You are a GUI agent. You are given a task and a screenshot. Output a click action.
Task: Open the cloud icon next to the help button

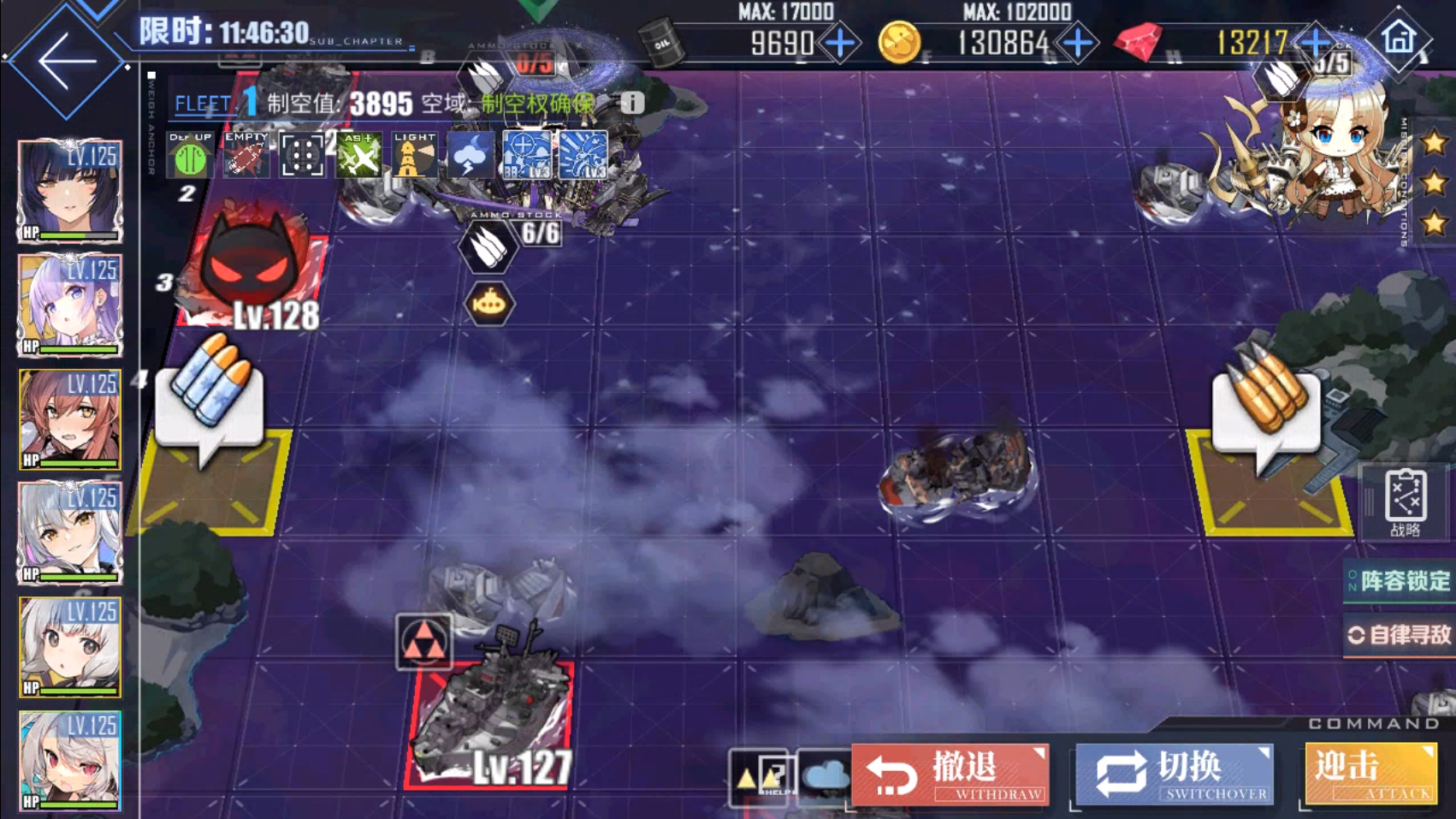[824, 777]
